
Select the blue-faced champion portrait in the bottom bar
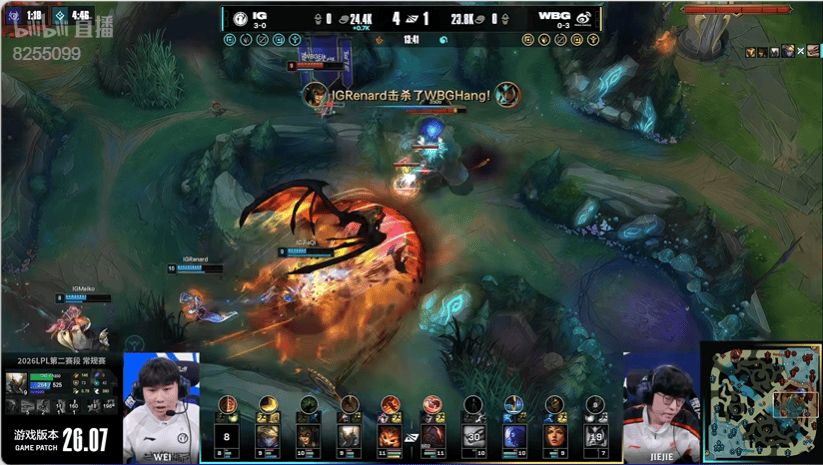click(514, 436)
